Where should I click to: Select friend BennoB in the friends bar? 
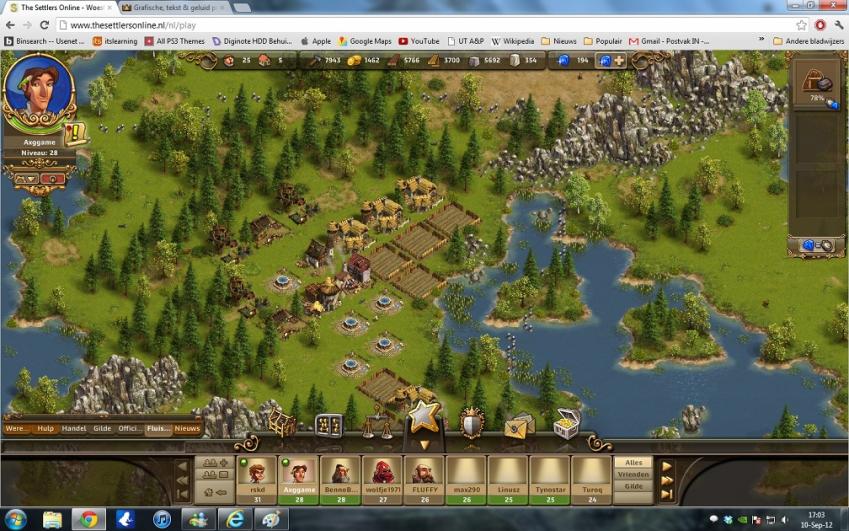[341, 475]
